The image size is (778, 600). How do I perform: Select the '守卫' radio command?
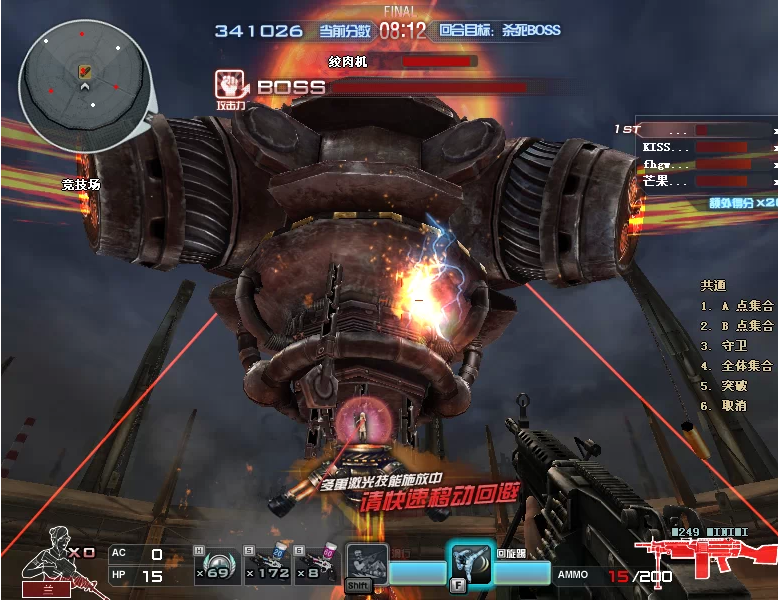pyautogui.click(x=727, y=346)
